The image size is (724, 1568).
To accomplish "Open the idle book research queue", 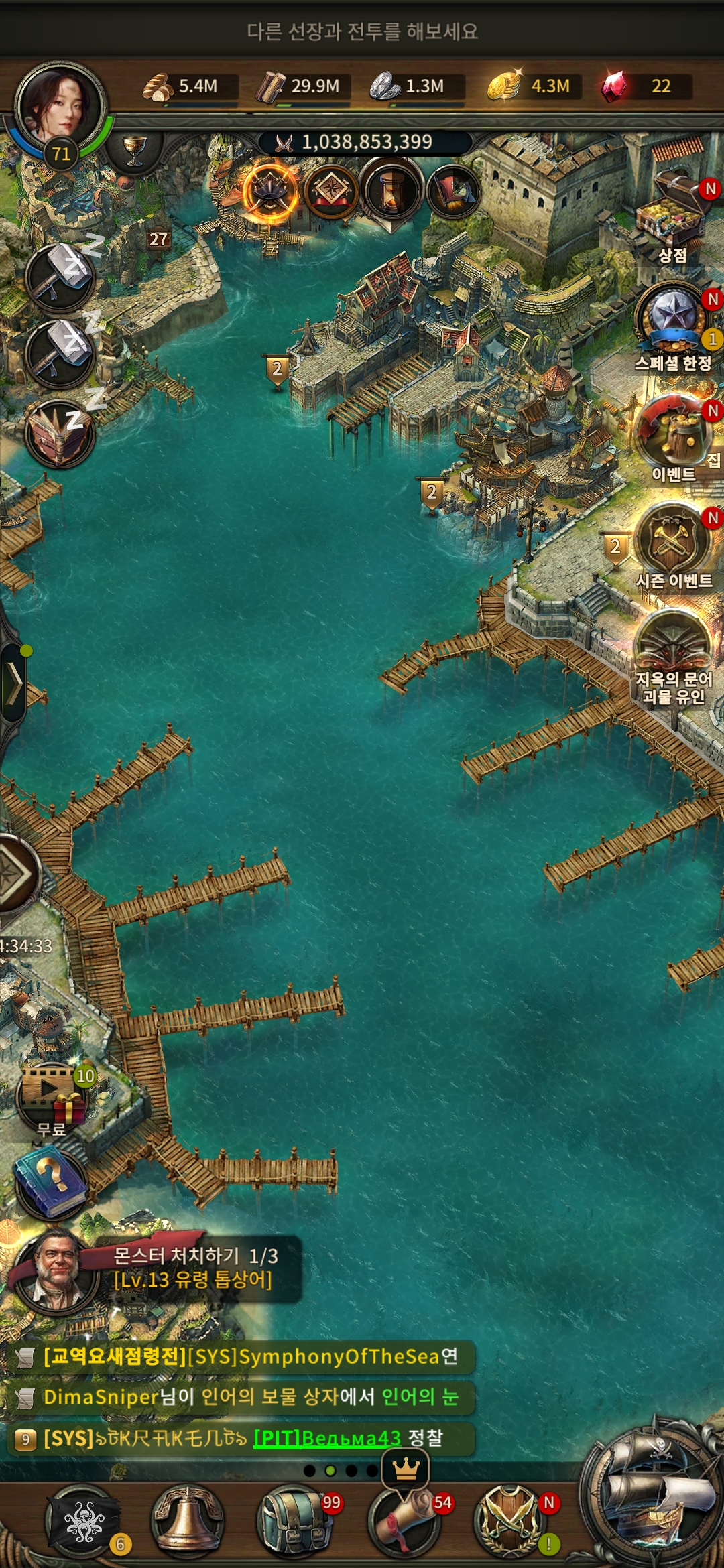I will pyautogui.click(x=60, y=434).
